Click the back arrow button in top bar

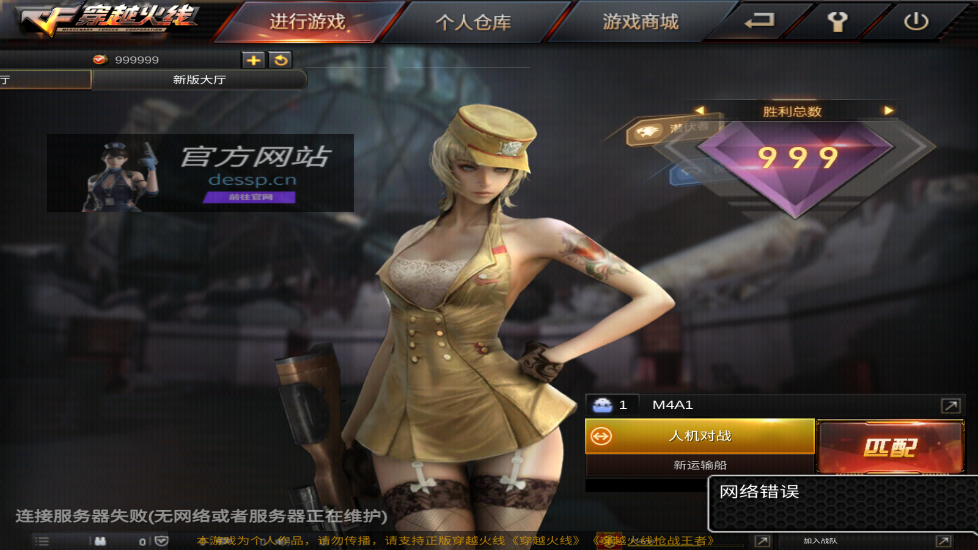761,21
